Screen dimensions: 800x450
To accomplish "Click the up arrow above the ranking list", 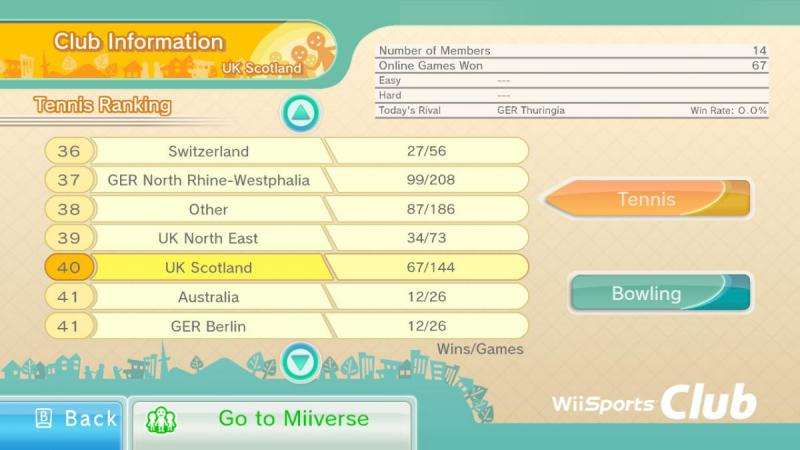I will click(299, 113).
